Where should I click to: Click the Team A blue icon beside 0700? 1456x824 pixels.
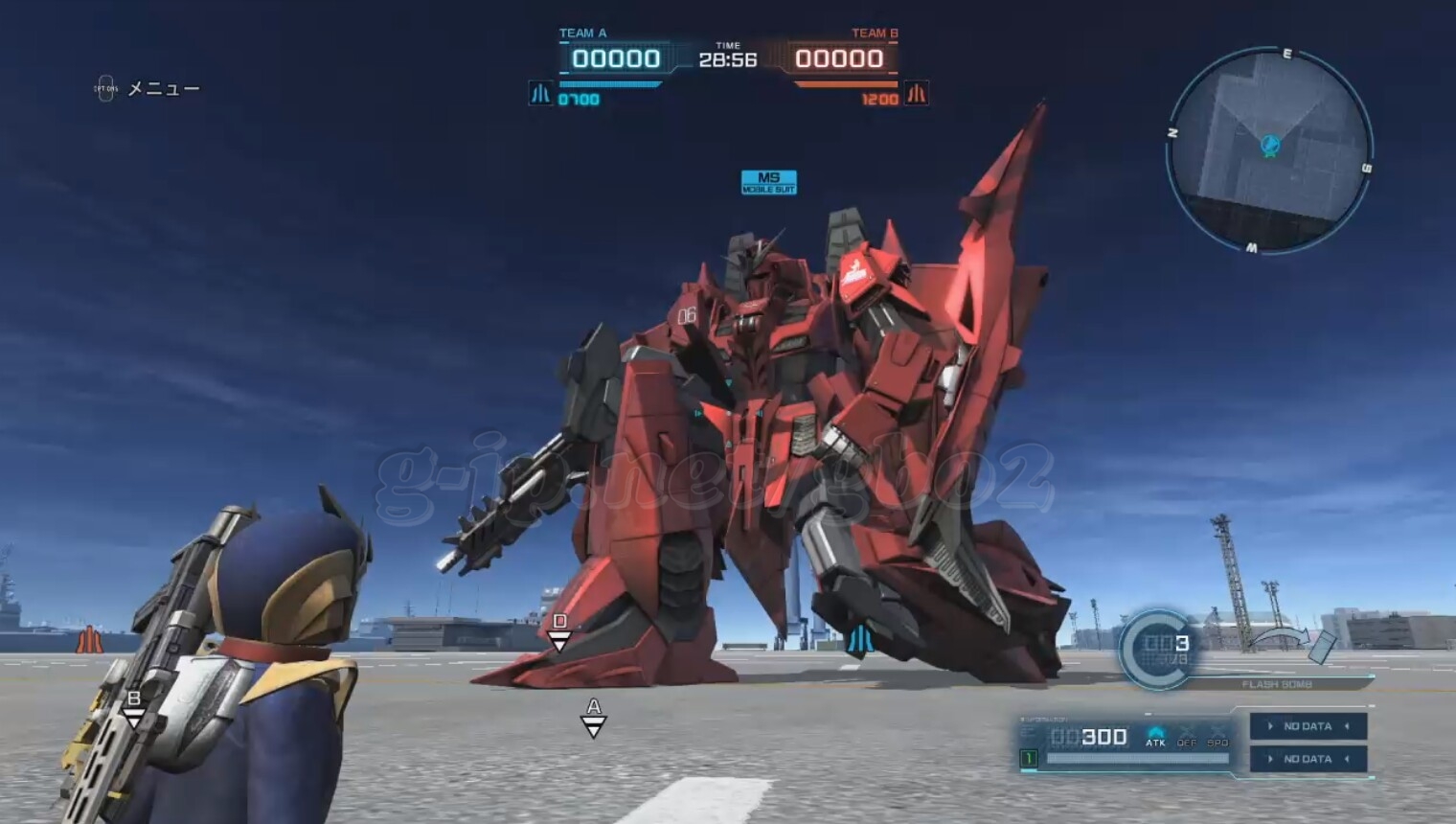pos(541,94)
